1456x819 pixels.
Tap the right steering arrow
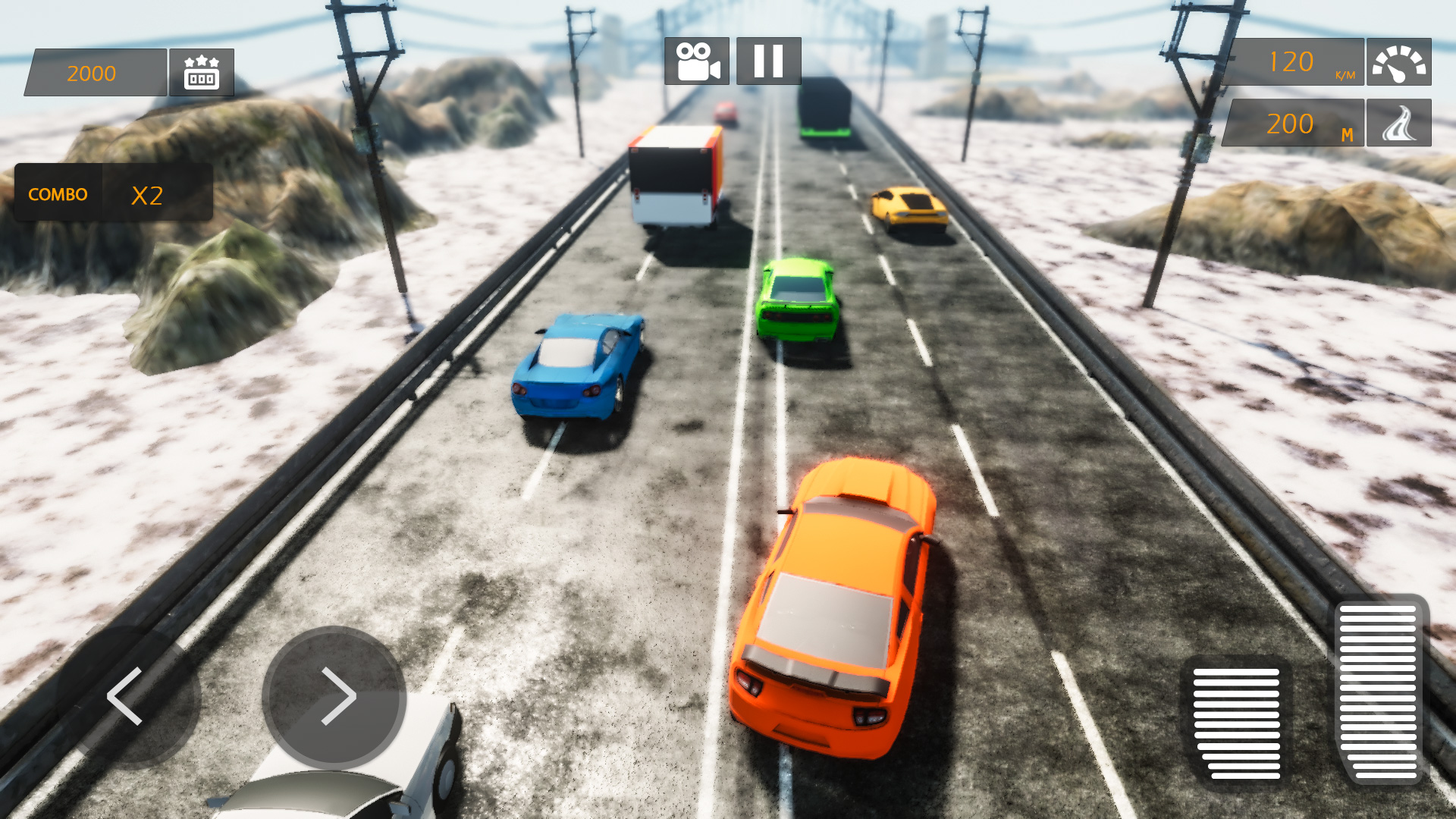tap(336, 698)
